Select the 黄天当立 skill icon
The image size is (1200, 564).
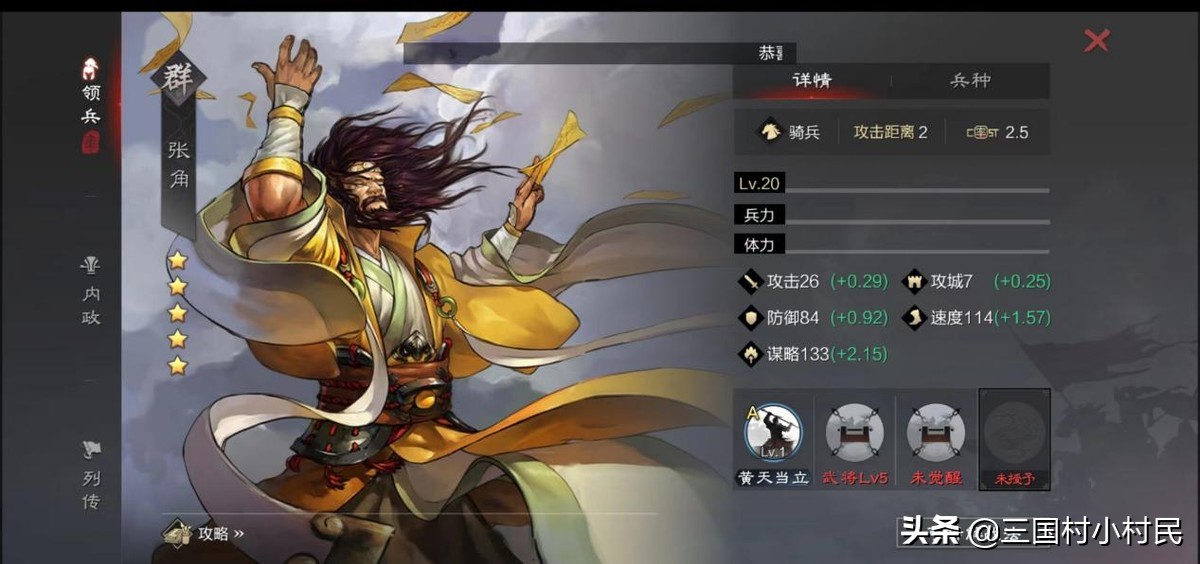773,434
